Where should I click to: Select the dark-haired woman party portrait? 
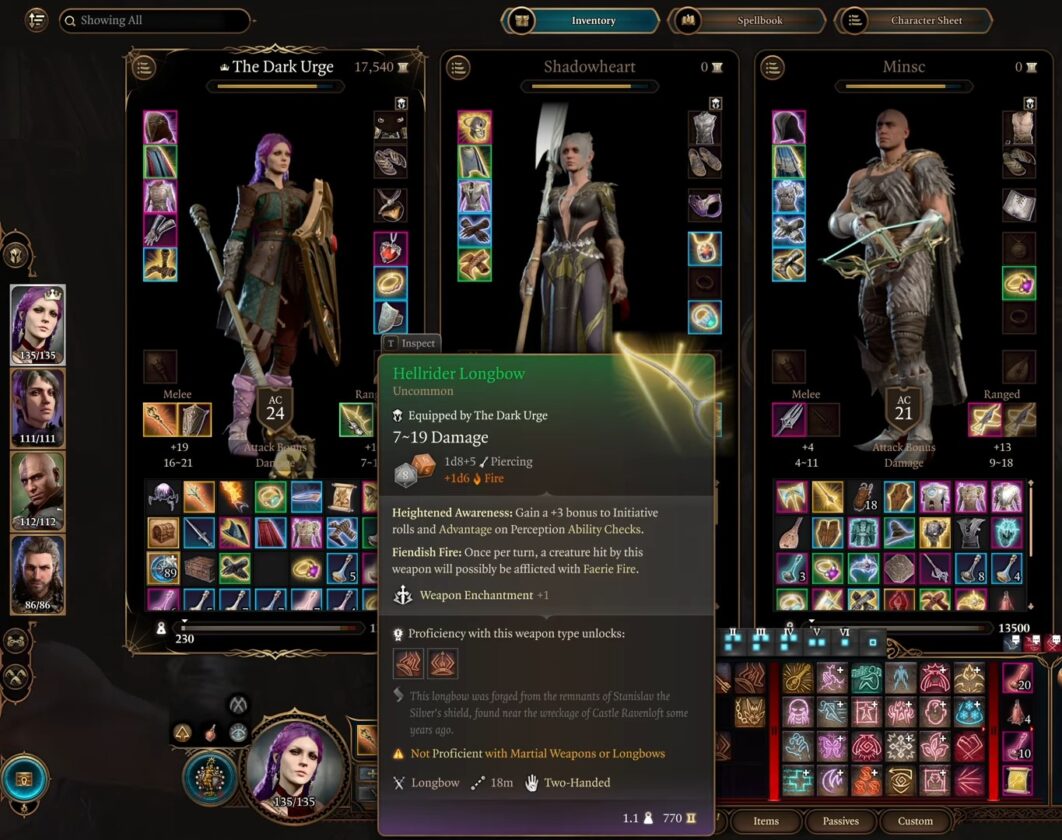(x=38, y=407)
